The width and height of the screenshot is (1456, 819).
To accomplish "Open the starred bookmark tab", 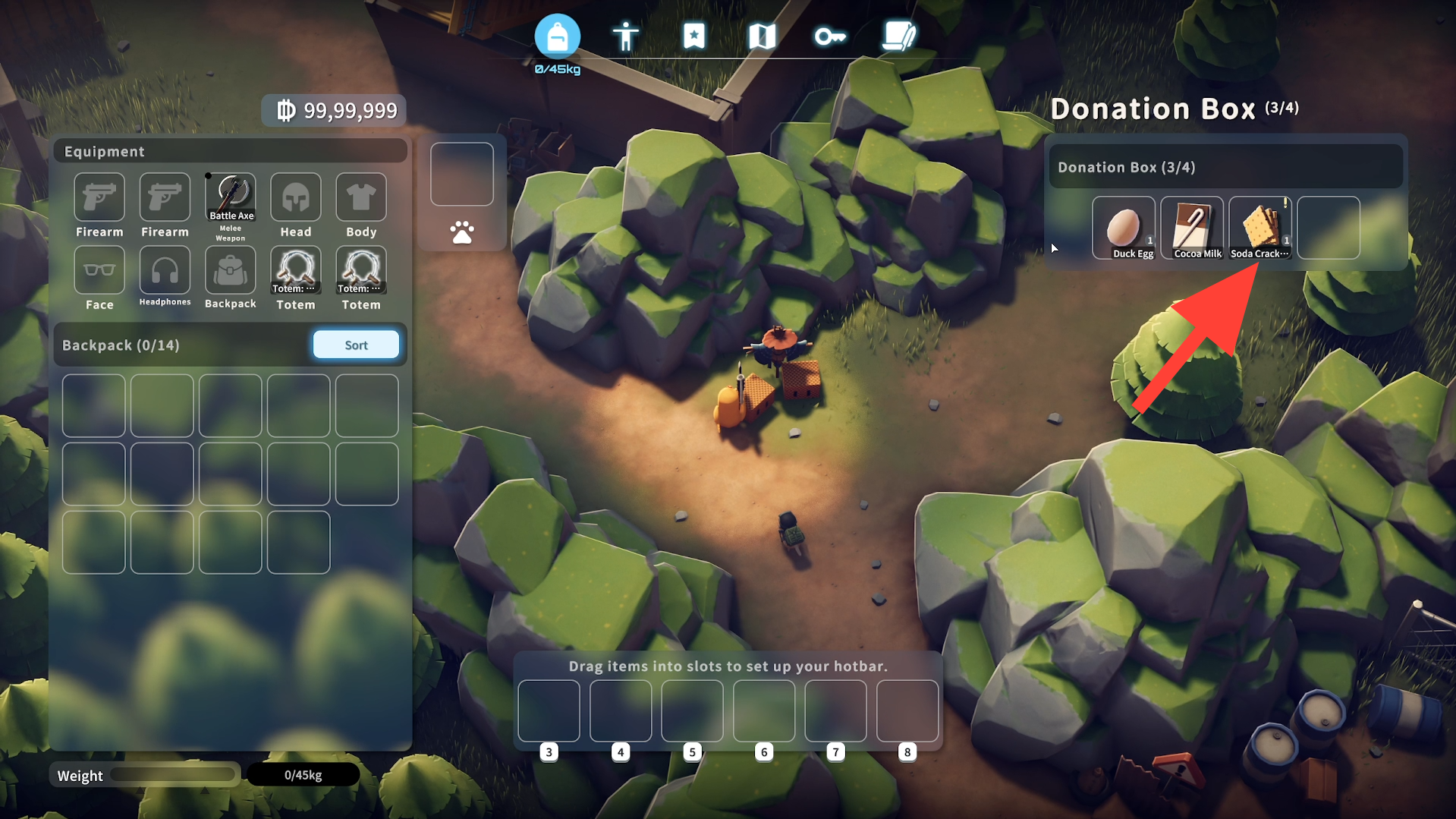I will pyautogui.click(x=693, y=36).
